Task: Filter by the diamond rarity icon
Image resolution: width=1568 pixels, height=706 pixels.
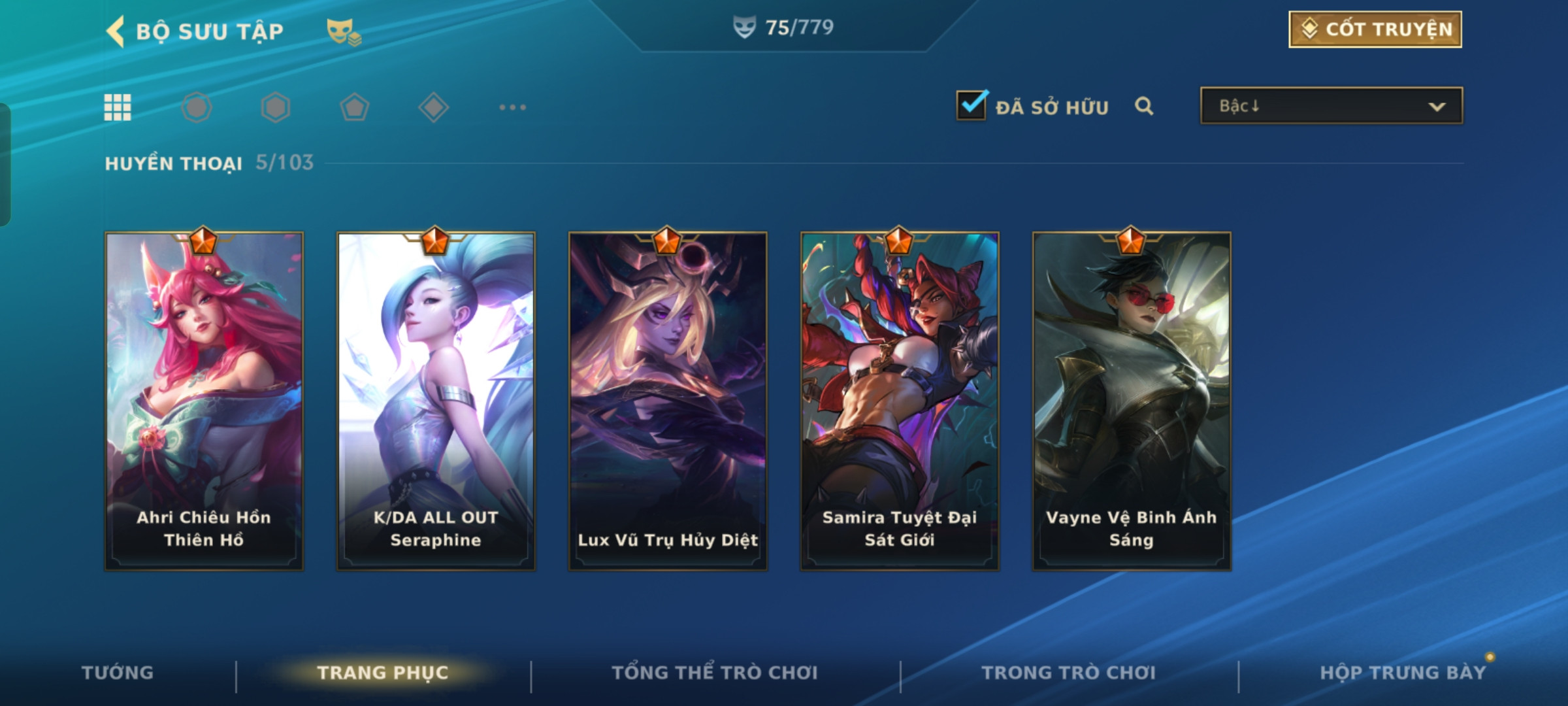Action: [433, 107]
